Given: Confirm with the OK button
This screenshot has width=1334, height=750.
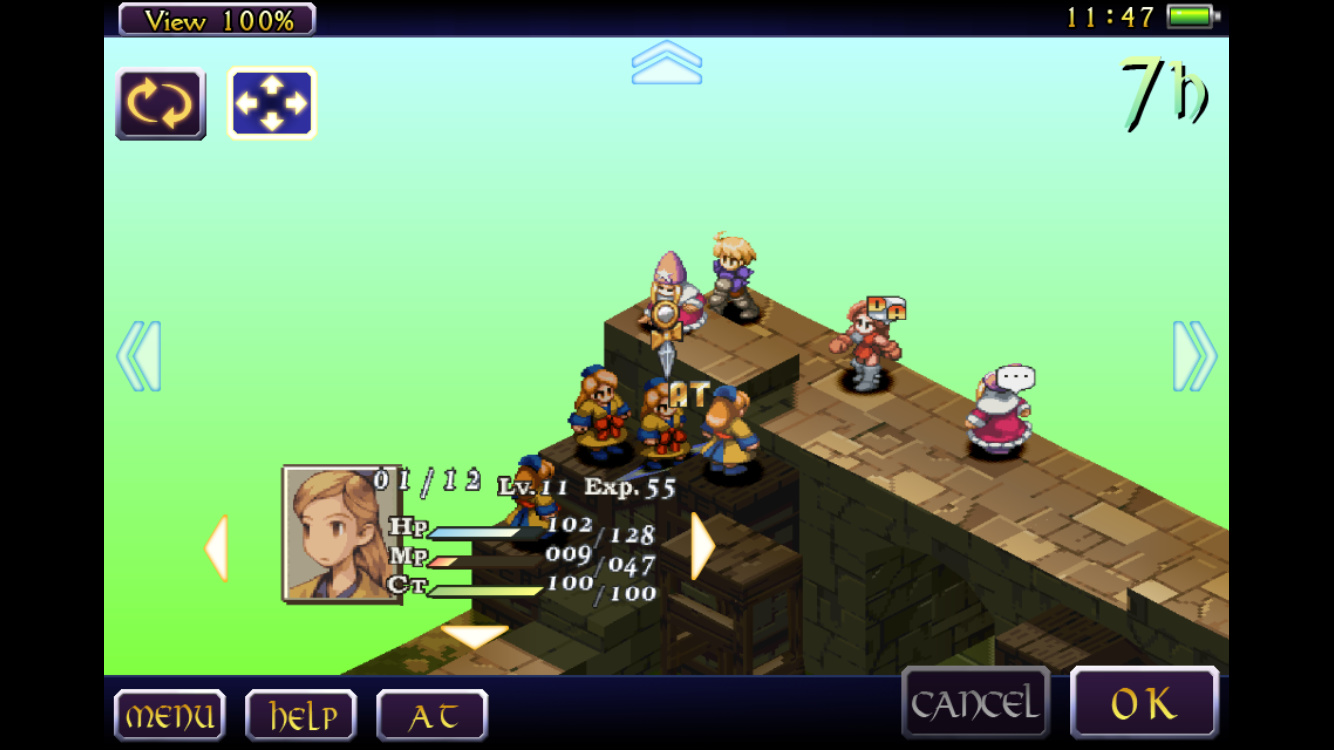Looking at the screenshot, I should tap(1144, 704).
